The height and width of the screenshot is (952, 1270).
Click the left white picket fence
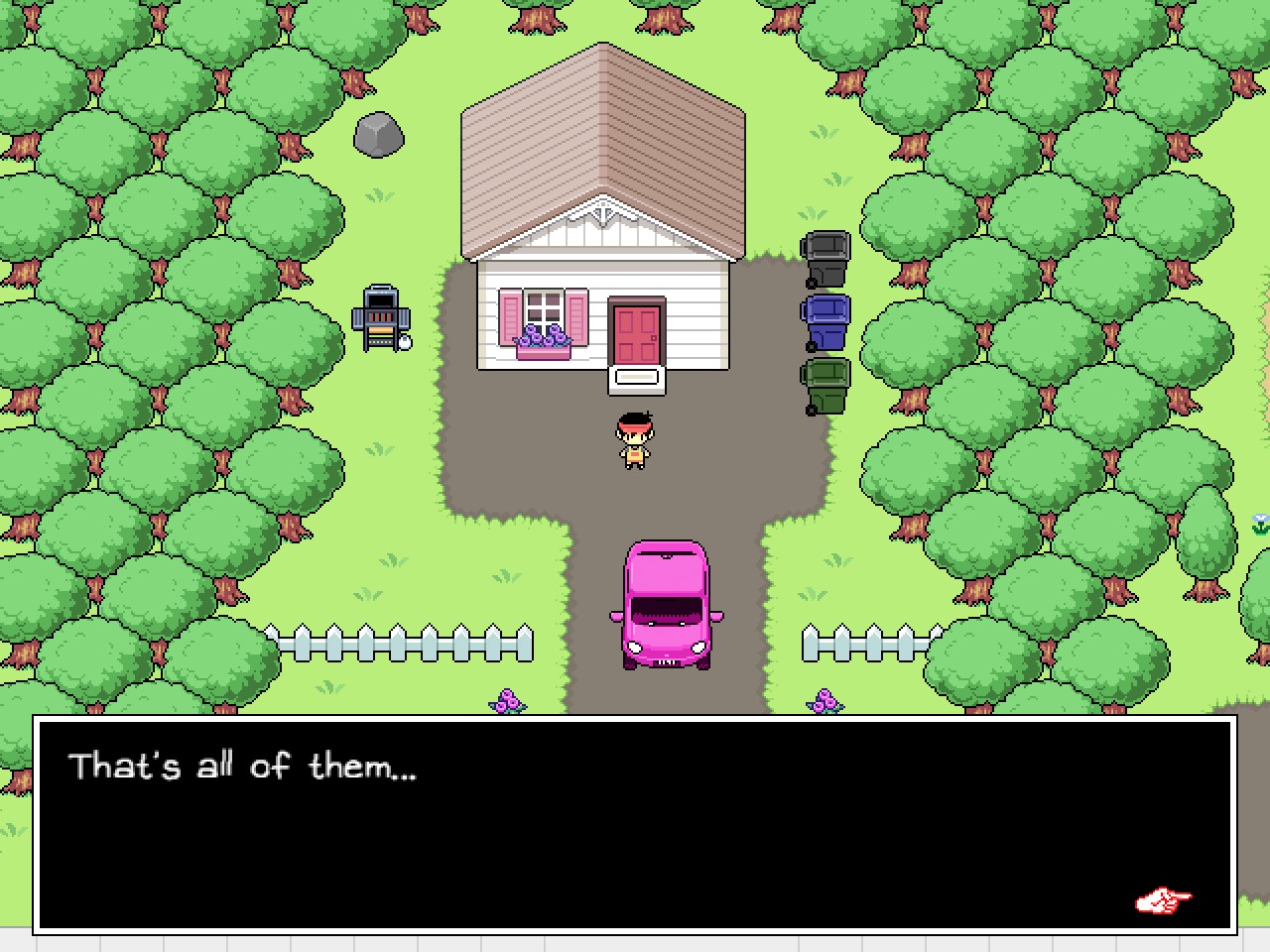coord(397,643)
